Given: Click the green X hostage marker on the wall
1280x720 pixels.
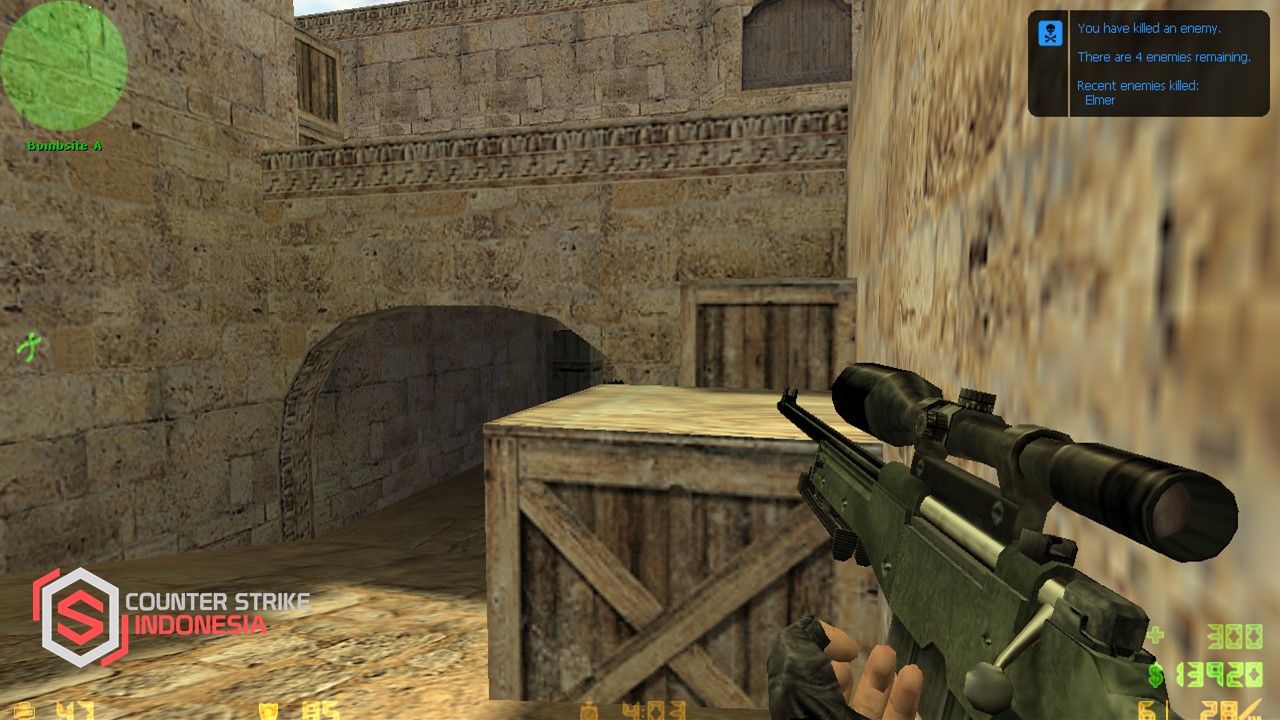Looking at the screenshot, I should point(28,347).
